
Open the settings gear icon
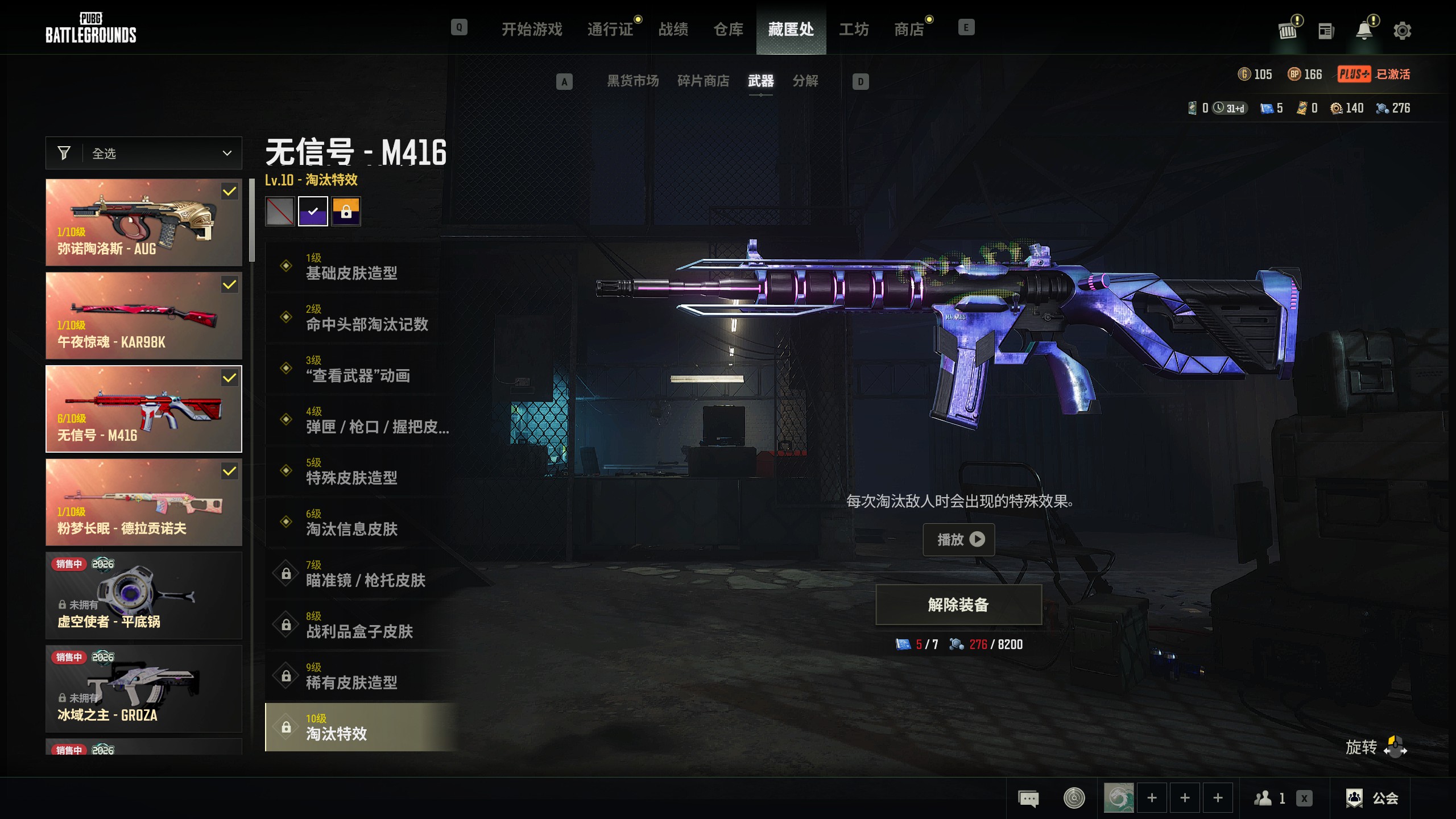click(x=1402, y=30)
